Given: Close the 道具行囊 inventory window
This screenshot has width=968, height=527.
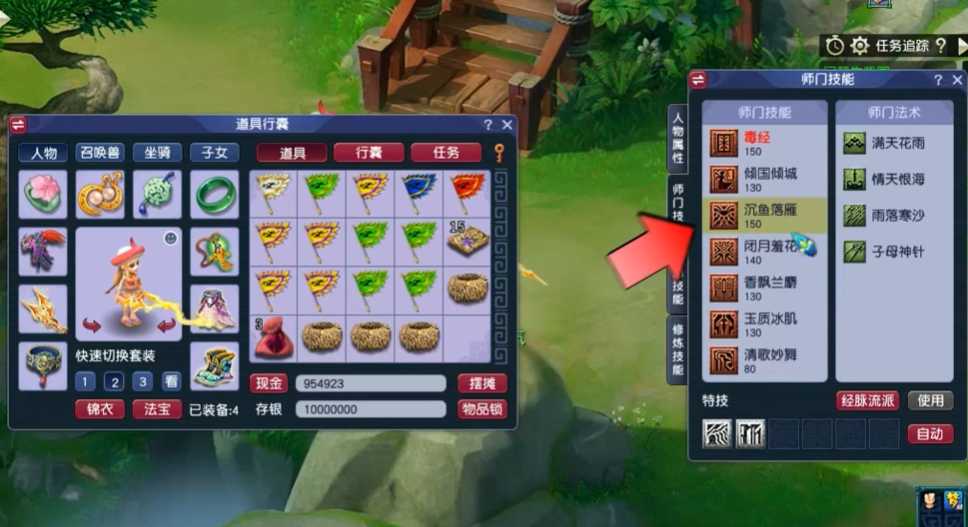Looking at the screenshot, I should [x=507, y=125].
